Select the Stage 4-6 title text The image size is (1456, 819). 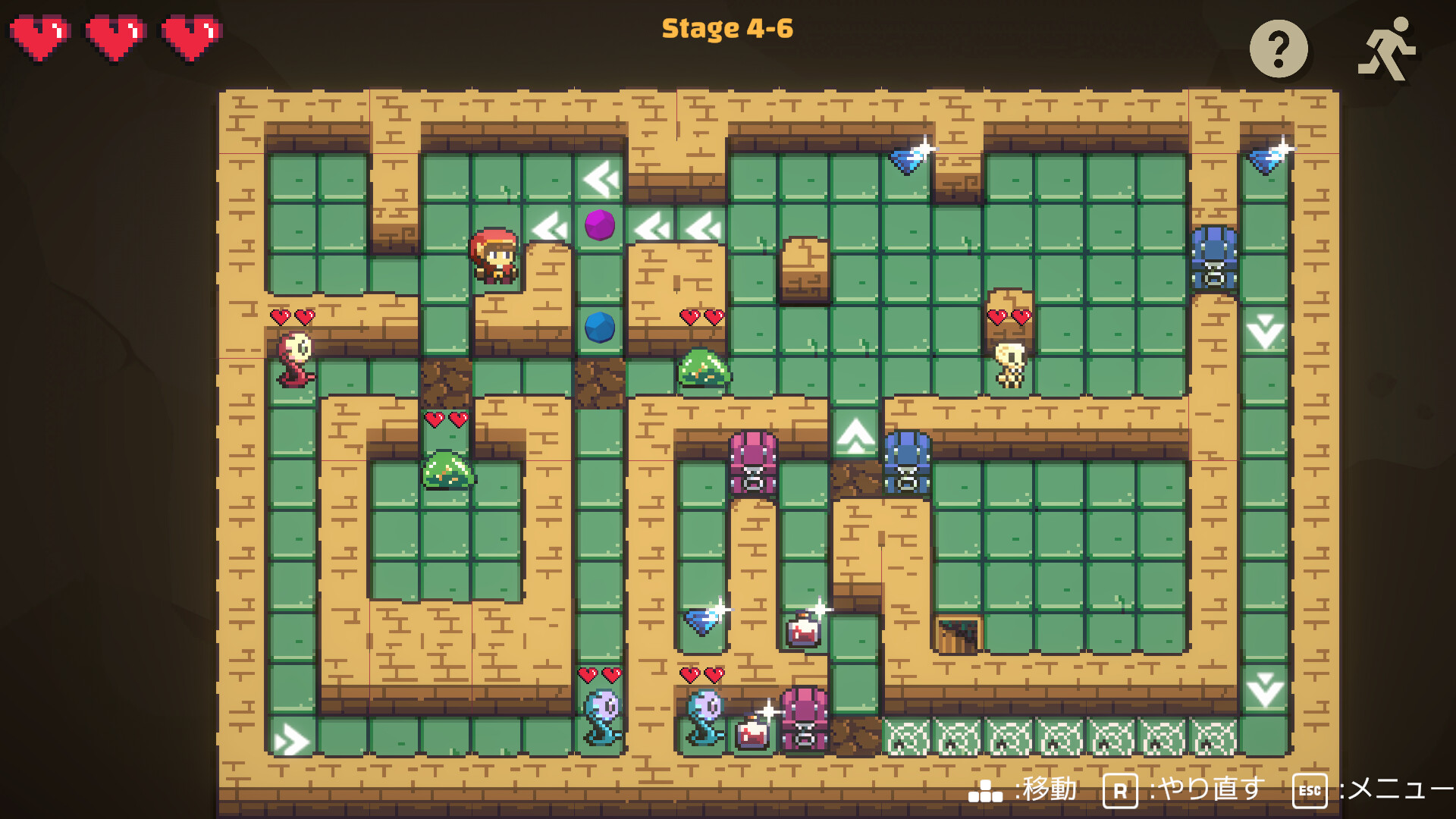[728, 28]
